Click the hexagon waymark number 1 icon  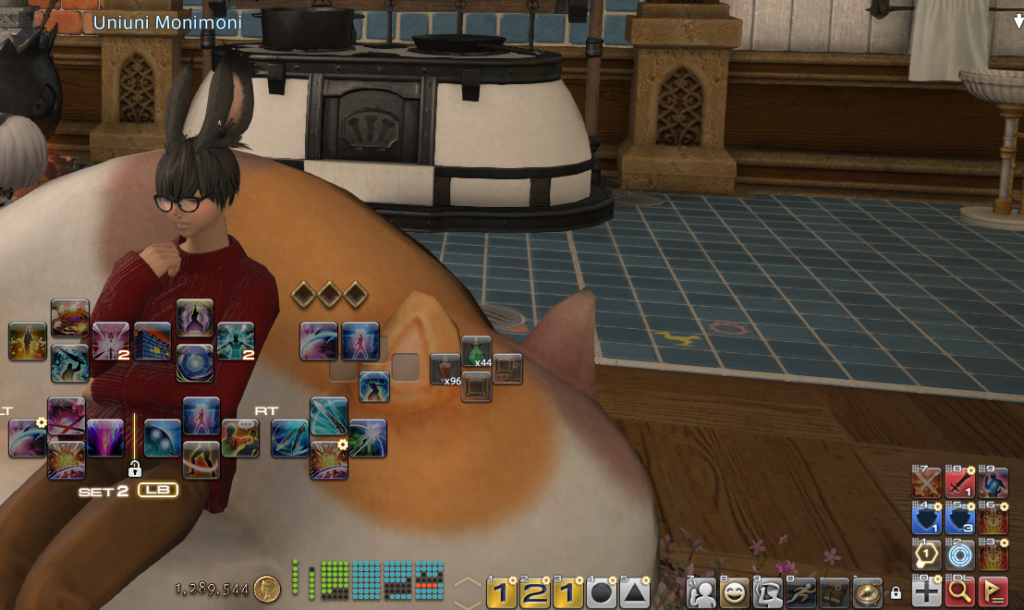coord(927,556)
